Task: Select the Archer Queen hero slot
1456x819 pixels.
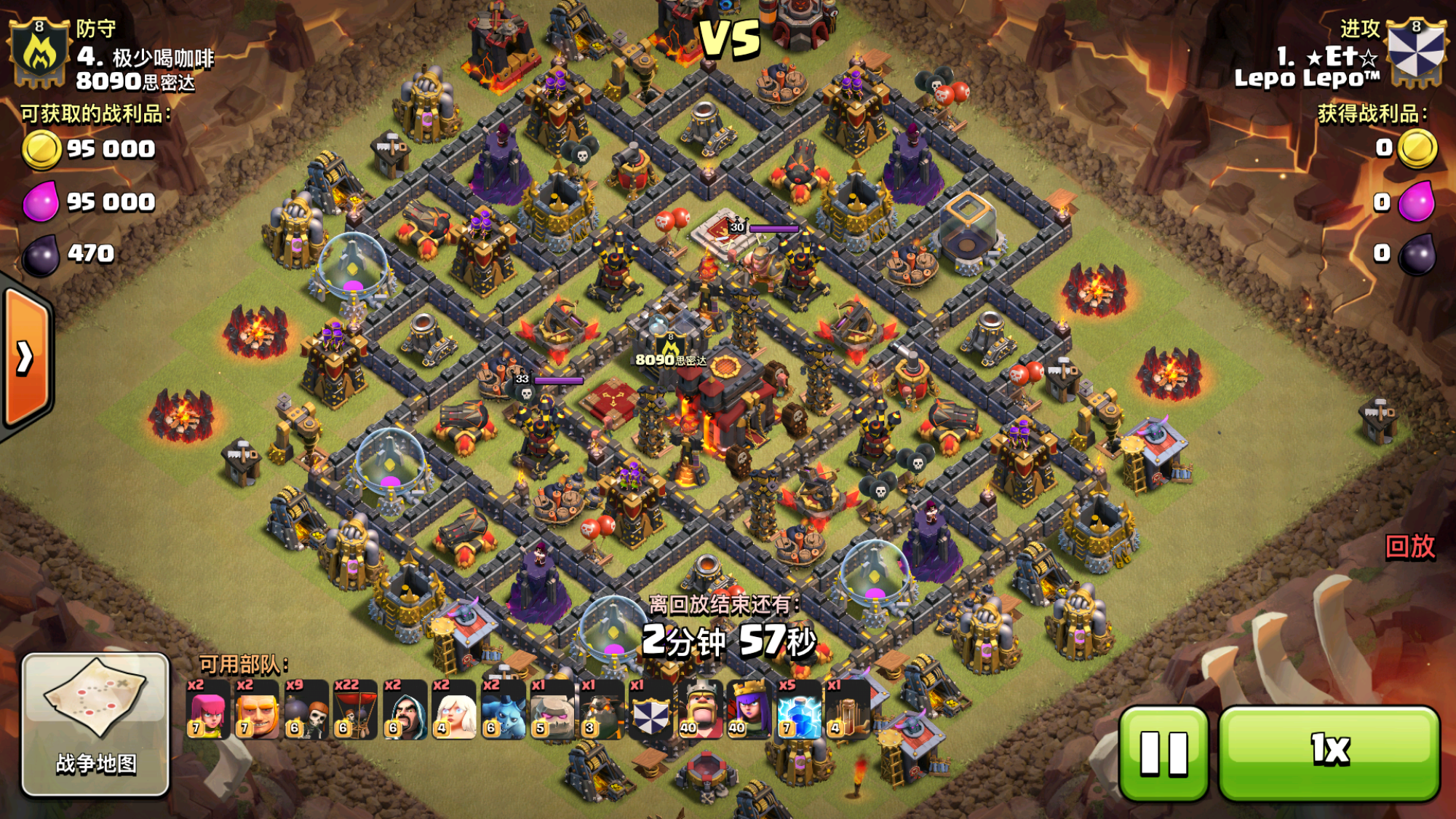Action: tap(749, 710)
